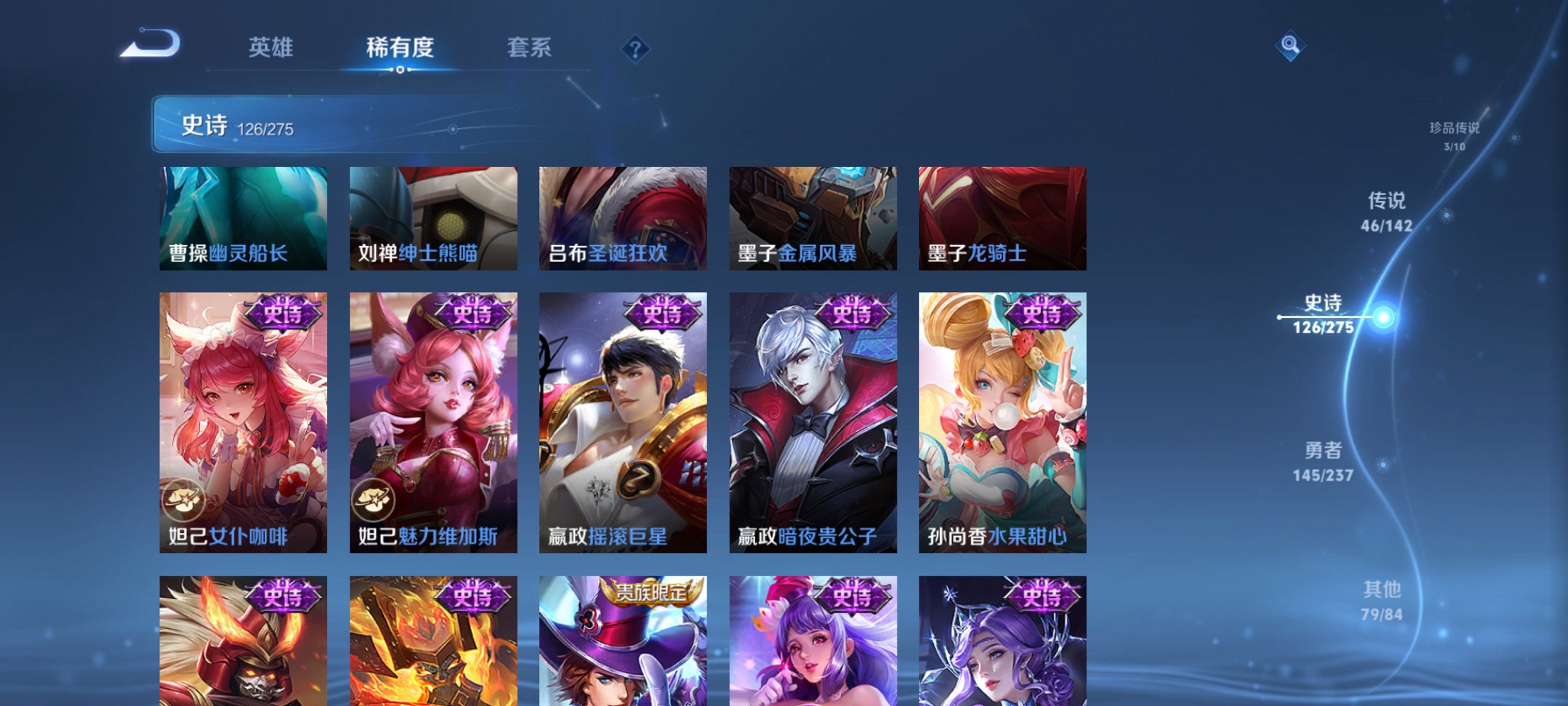This screenshot has width=1568, height=706.
Task: Open 曹操幽灵船长 skin details
Action: [x=242, y=218]
